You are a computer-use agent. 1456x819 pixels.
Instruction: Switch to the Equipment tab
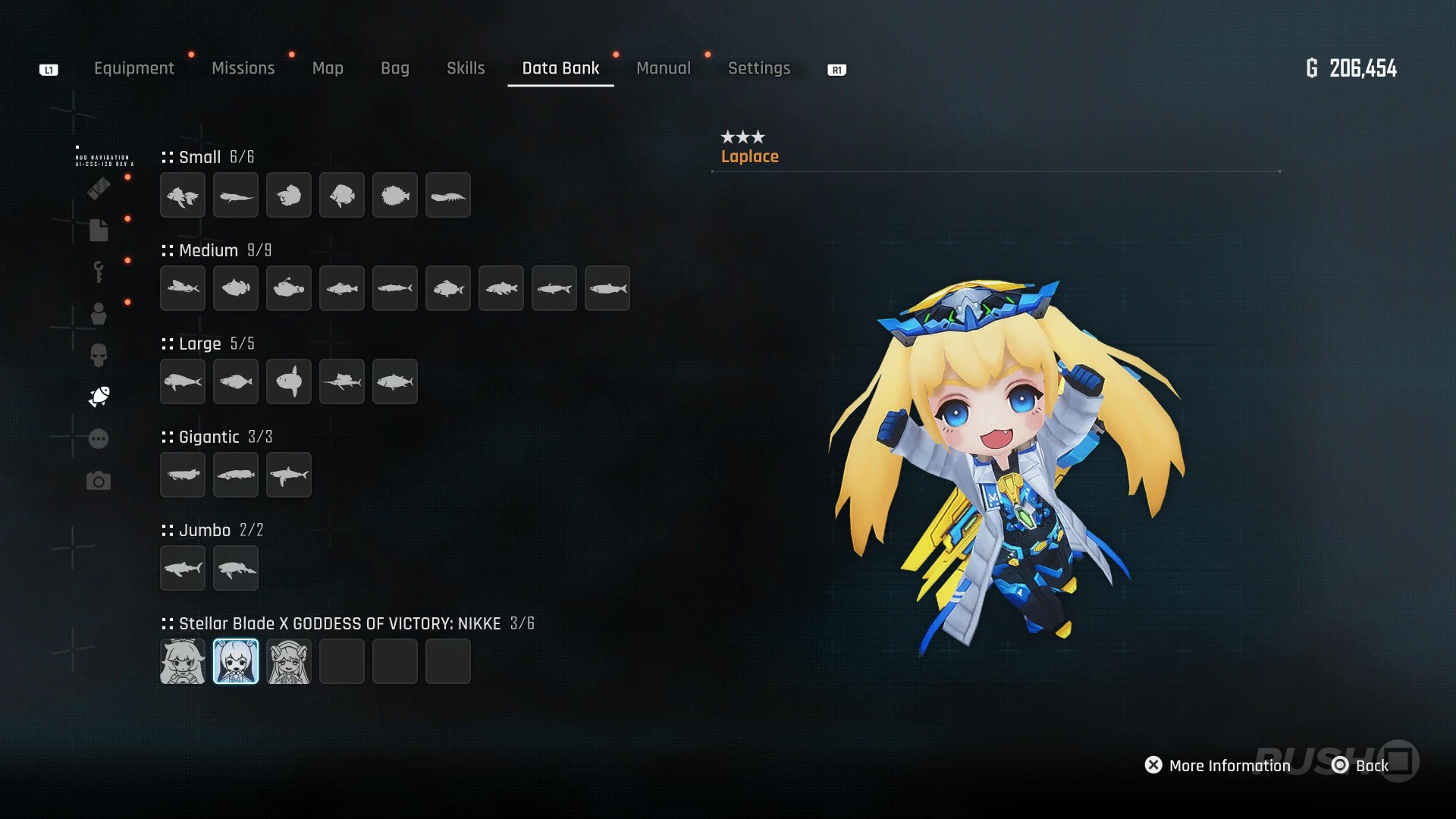[133, 68]
